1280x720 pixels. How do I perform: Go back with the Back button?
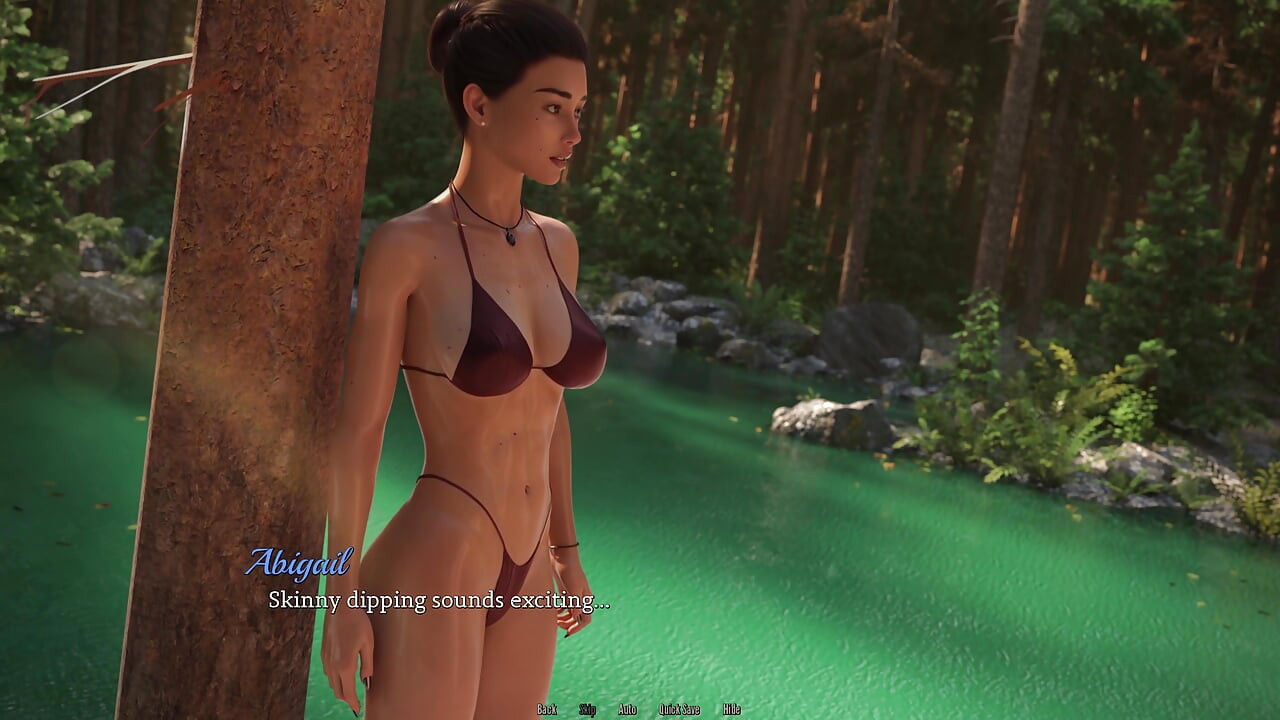point(547,709)
